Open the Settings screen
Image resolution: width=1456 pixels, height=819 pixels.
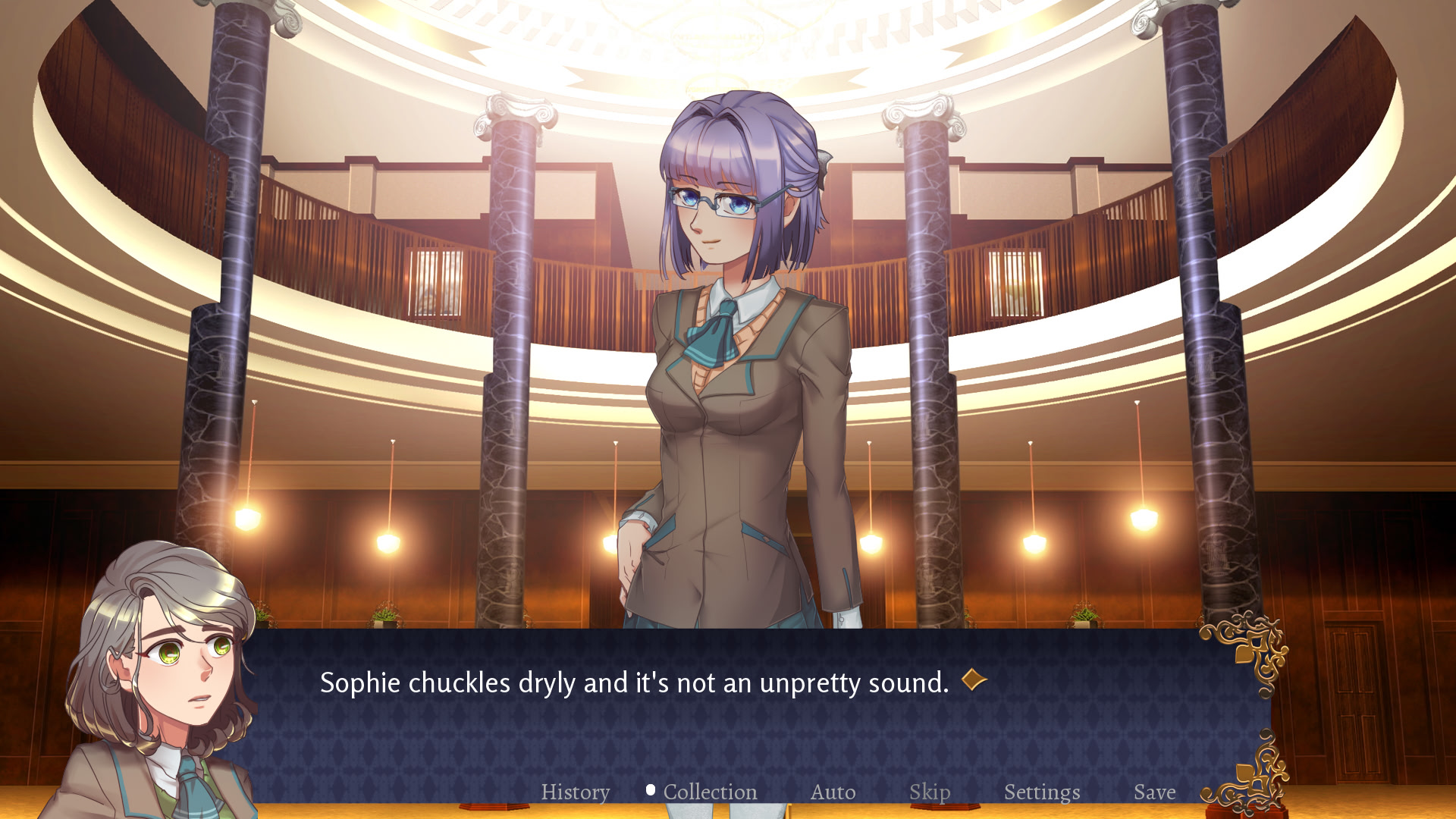1042,792
